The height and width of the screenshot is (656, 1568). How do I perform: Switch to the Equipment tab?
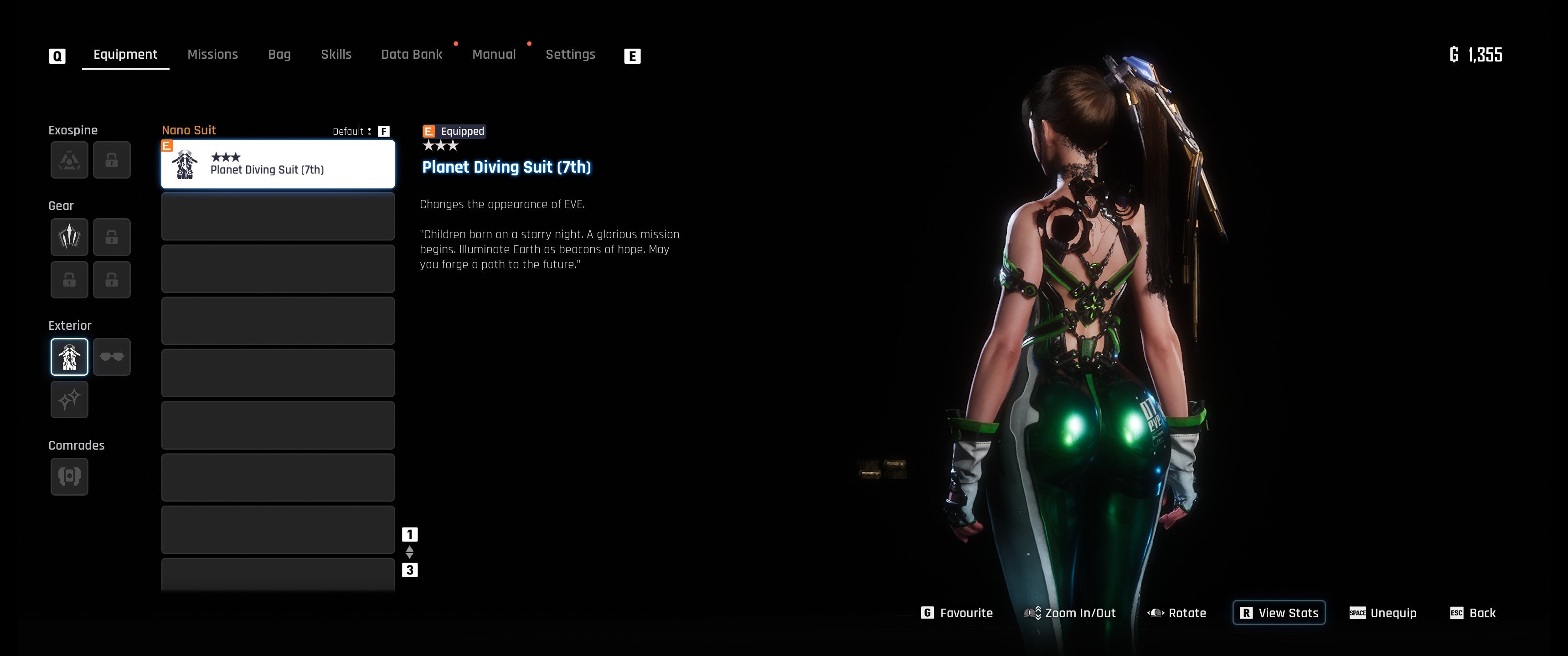pyautogui.click(x=125, y=55)
